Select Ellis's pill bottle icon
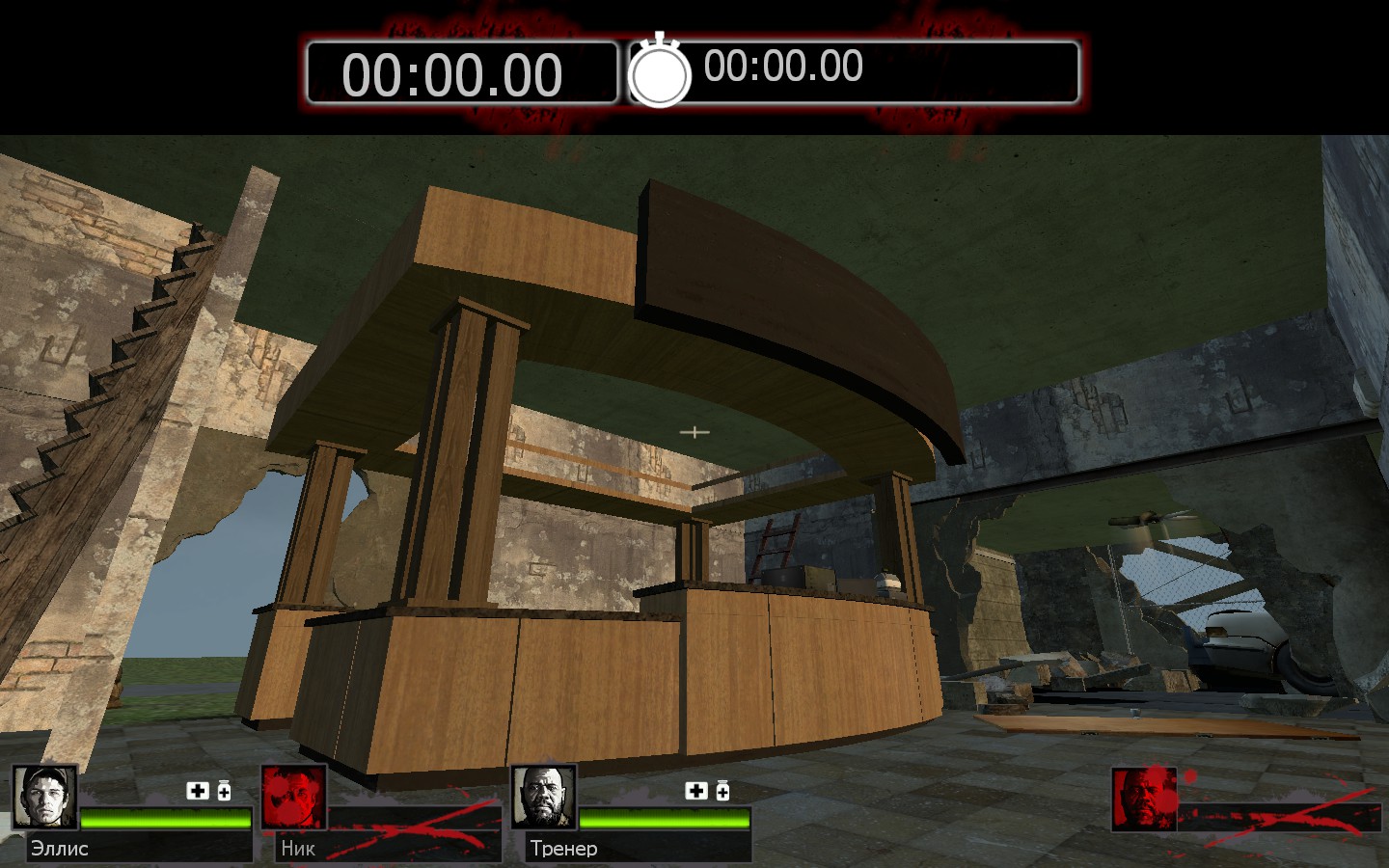This screenshot has width=1389, height=868. tap(224, 791)
